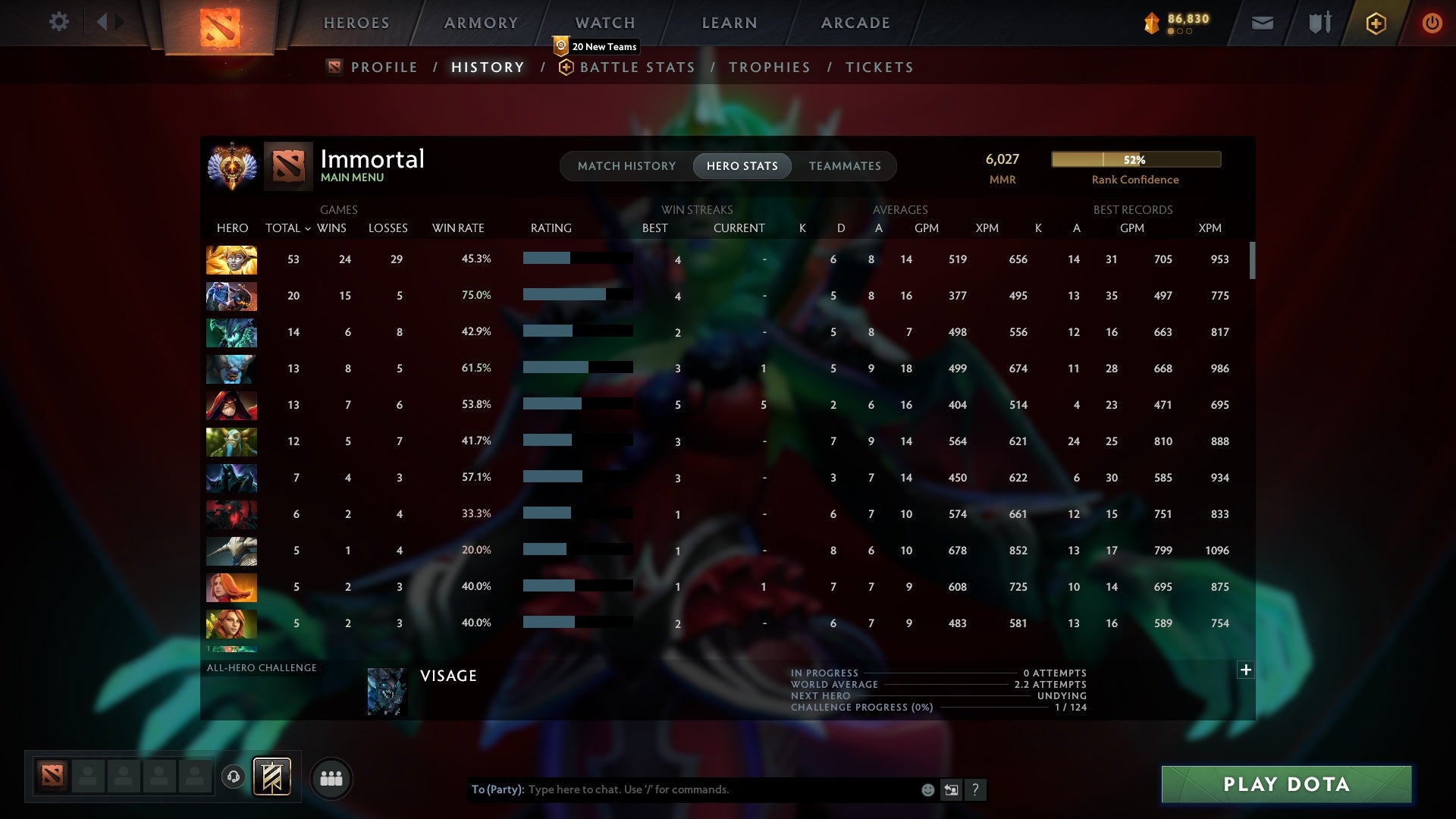
Task: Open the ARCADE menu item
Action: click(855, 22)
